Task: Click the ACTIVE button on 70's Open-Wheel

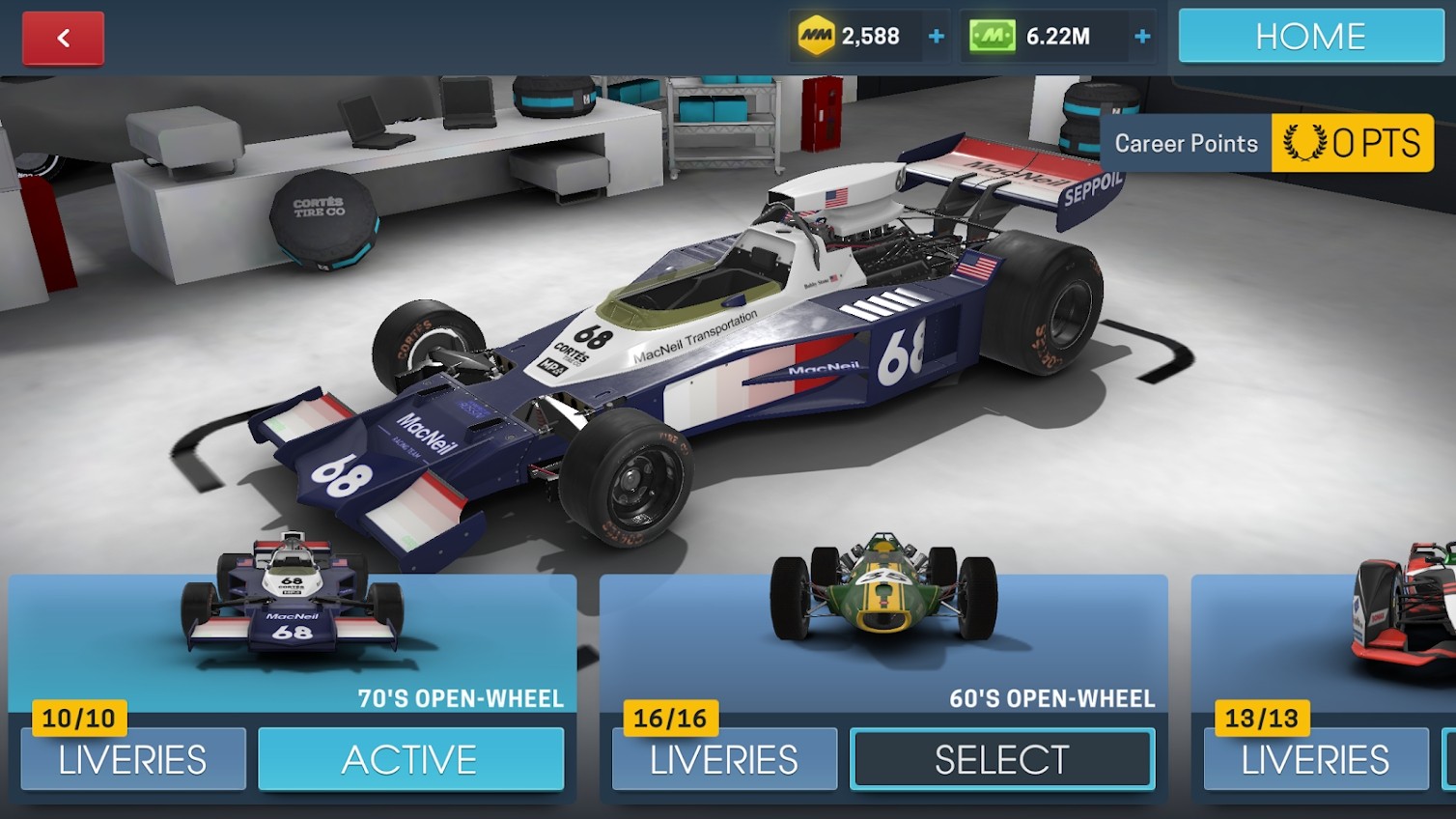Action: coord(410,759)
